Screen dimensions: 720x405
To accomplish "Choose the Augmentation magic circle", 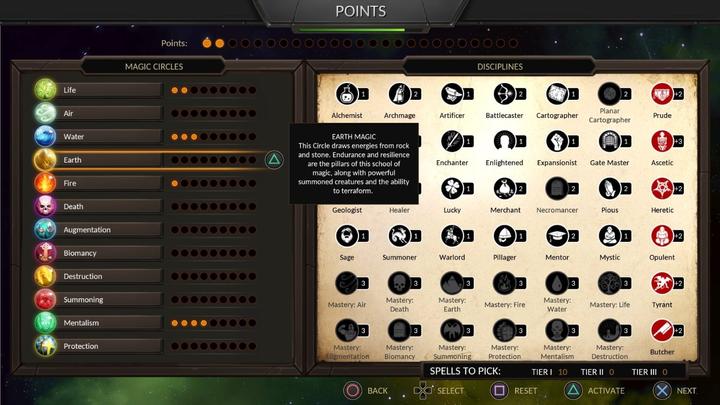I will [x=98, y=230].
